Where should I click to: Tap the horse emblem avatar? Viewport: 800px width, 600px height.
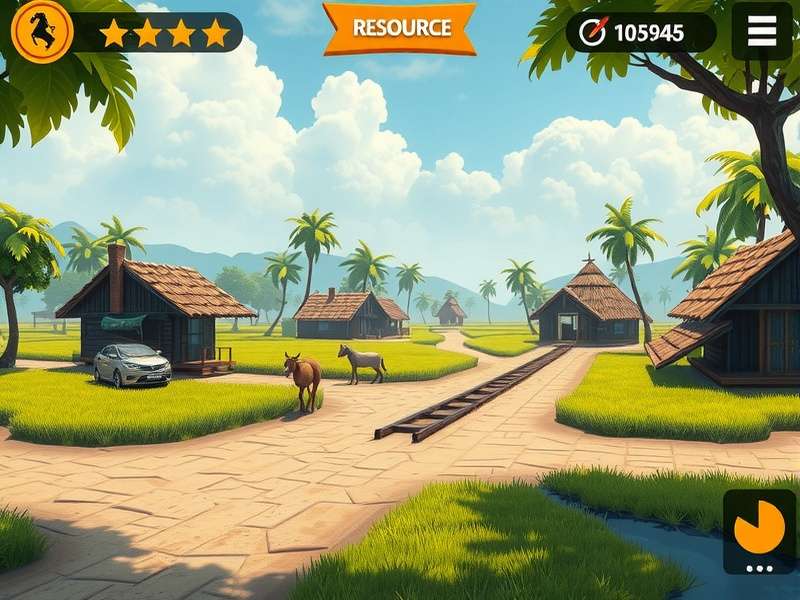(x=41, y=31)
